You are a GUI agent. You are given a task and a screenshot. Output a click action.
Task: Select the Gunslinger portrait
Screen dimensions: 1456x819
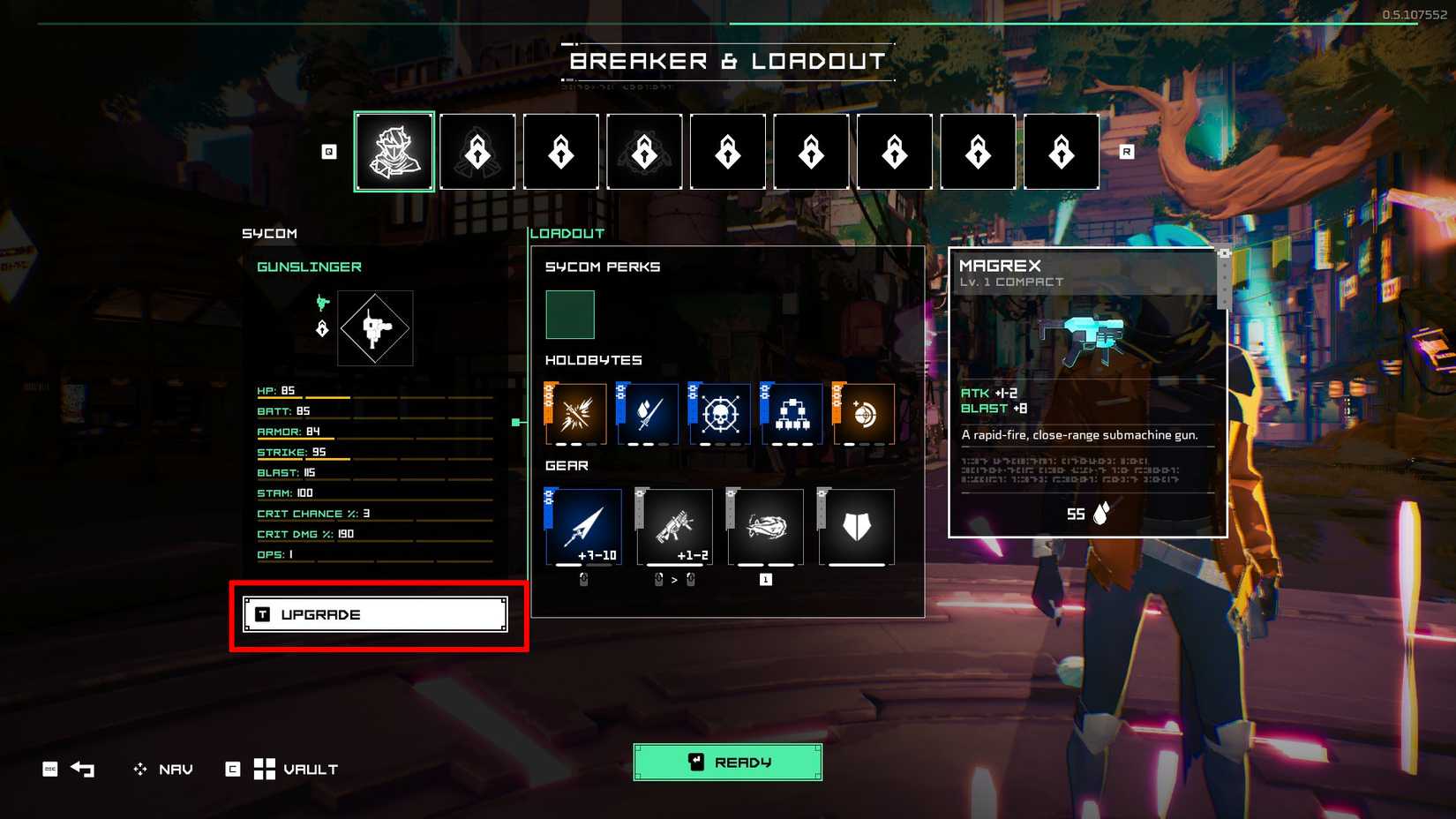(x=394, y=151)
